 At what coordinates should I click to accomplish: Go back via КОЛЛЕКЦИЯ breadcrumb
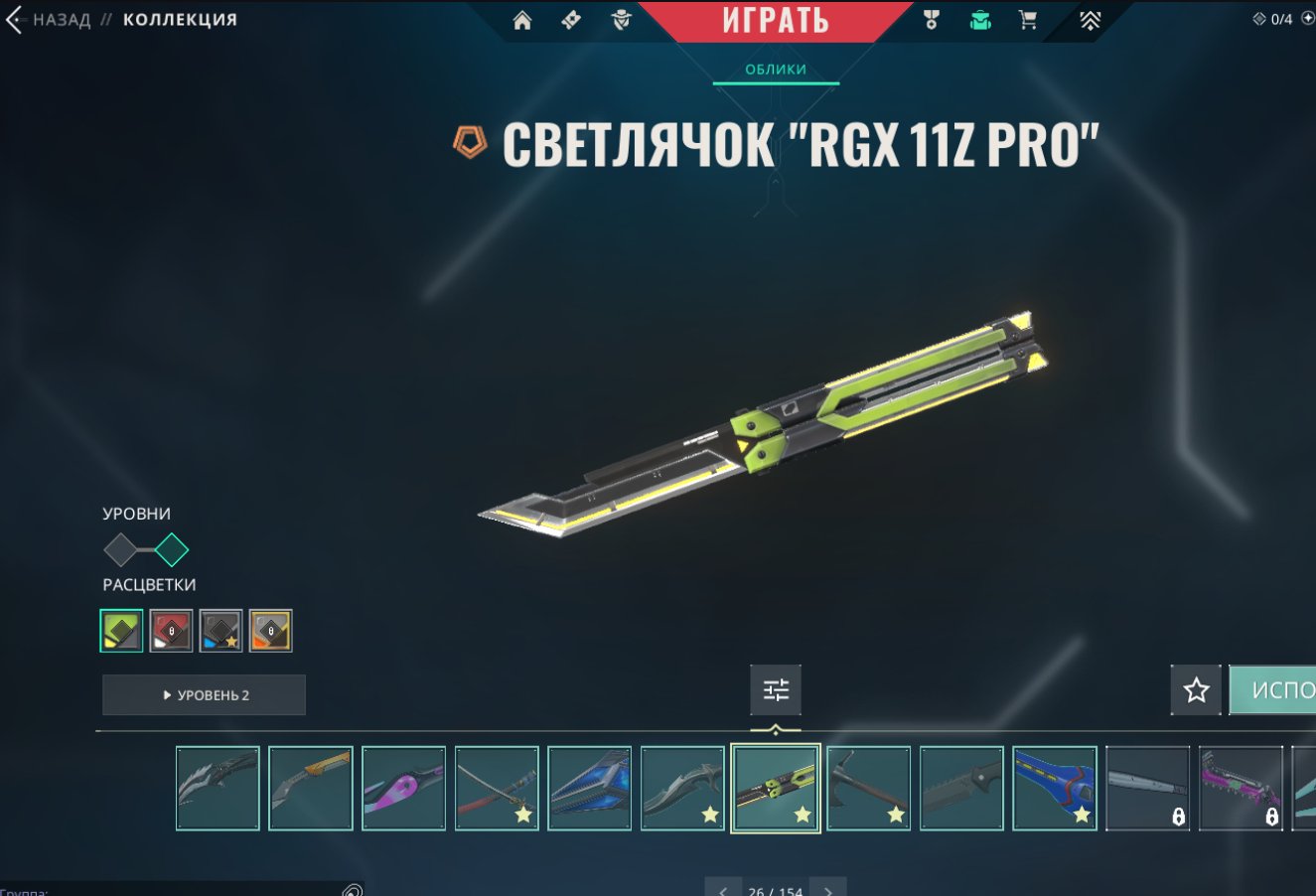(177, 18)
